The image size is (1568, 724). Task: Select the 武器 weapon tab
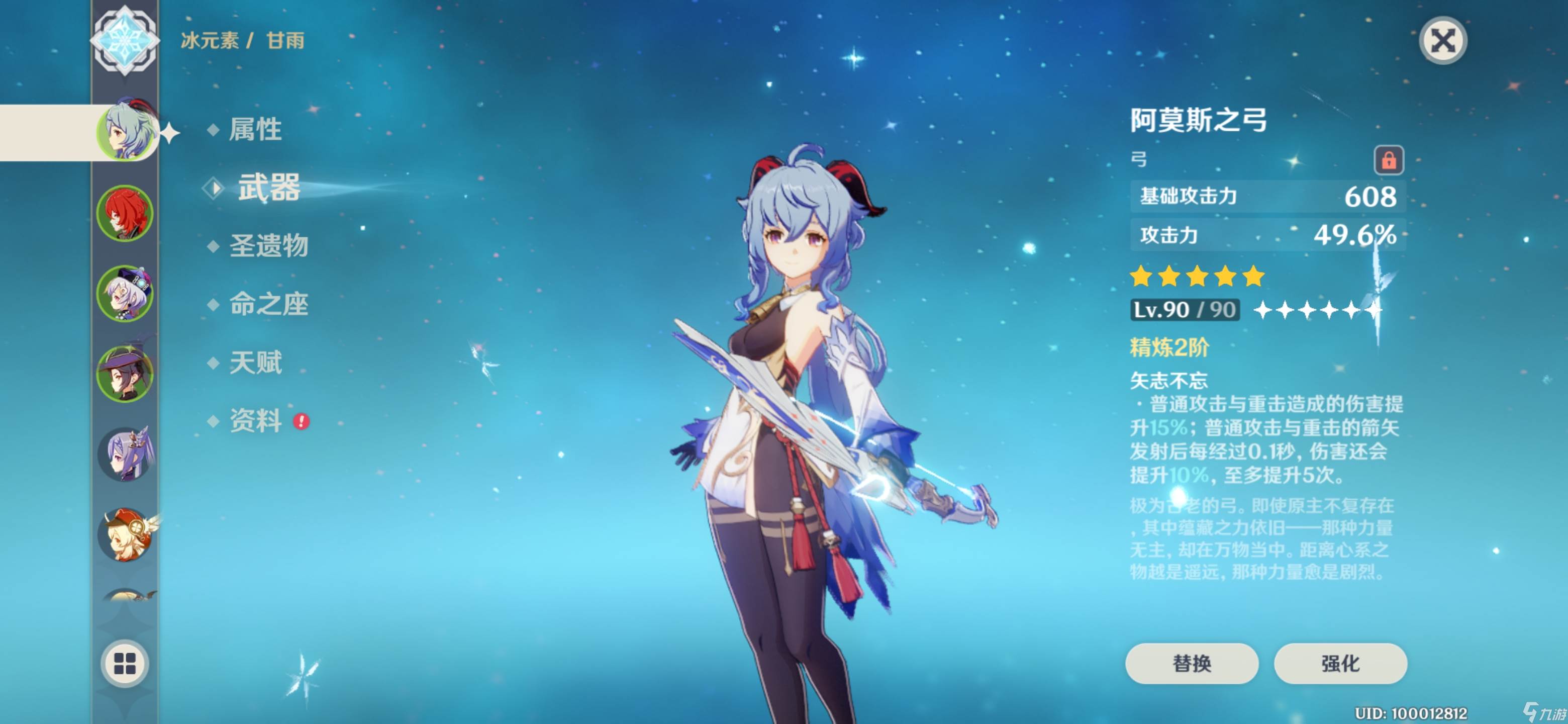(268, 188)
